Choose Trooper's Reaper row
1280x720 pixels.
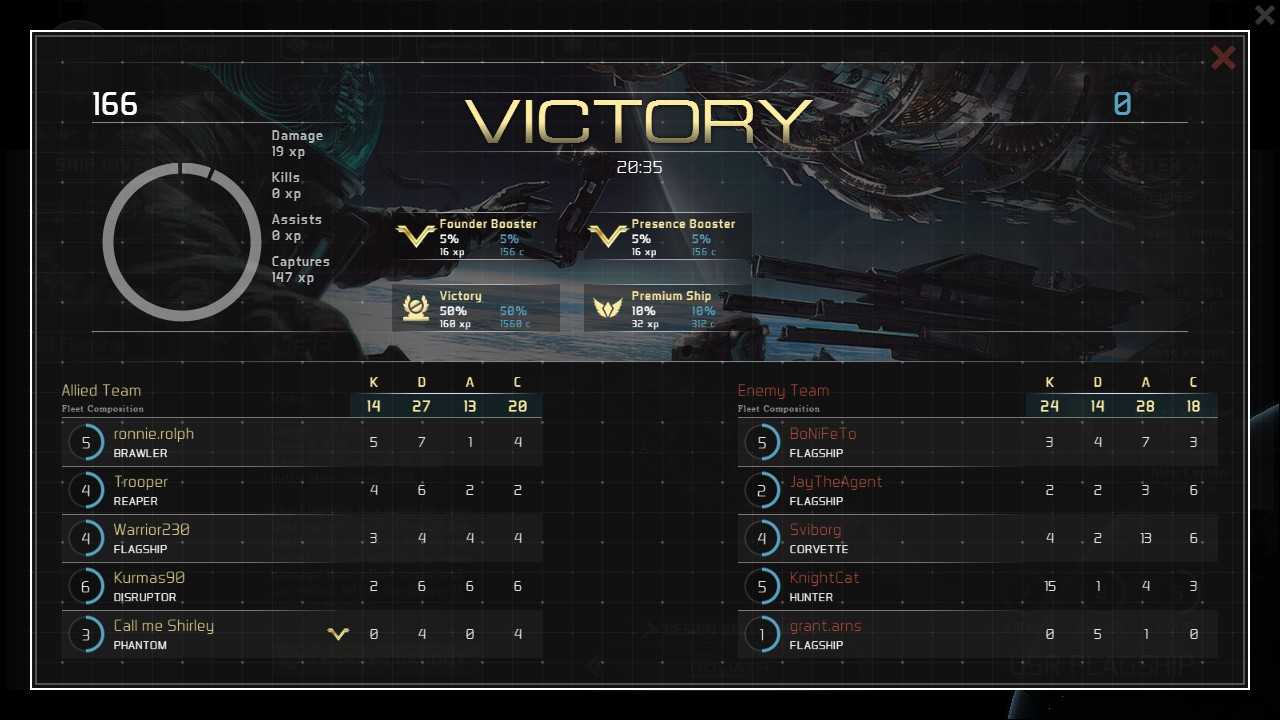[x=301, y=490]
